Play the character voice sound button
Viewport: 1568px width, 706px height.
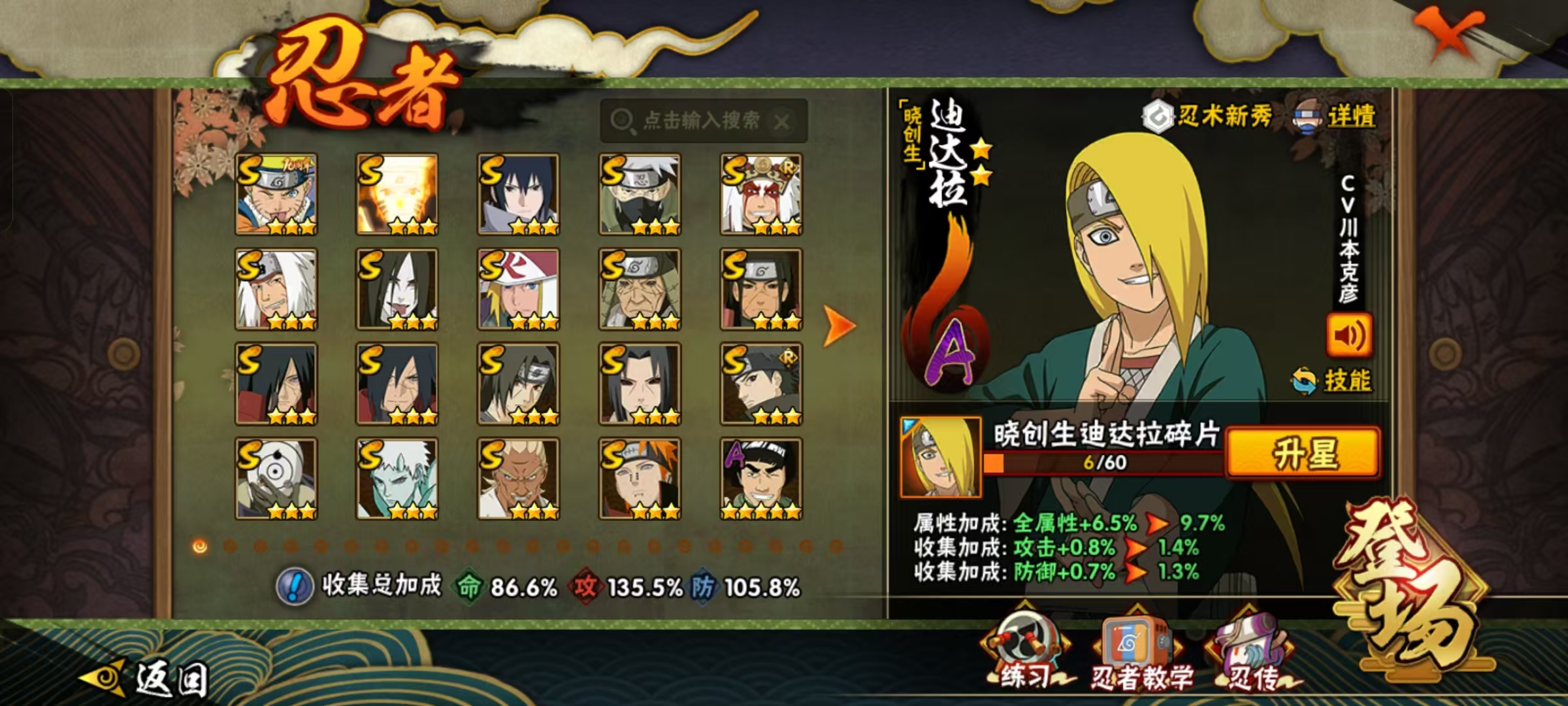[1348, 335]
